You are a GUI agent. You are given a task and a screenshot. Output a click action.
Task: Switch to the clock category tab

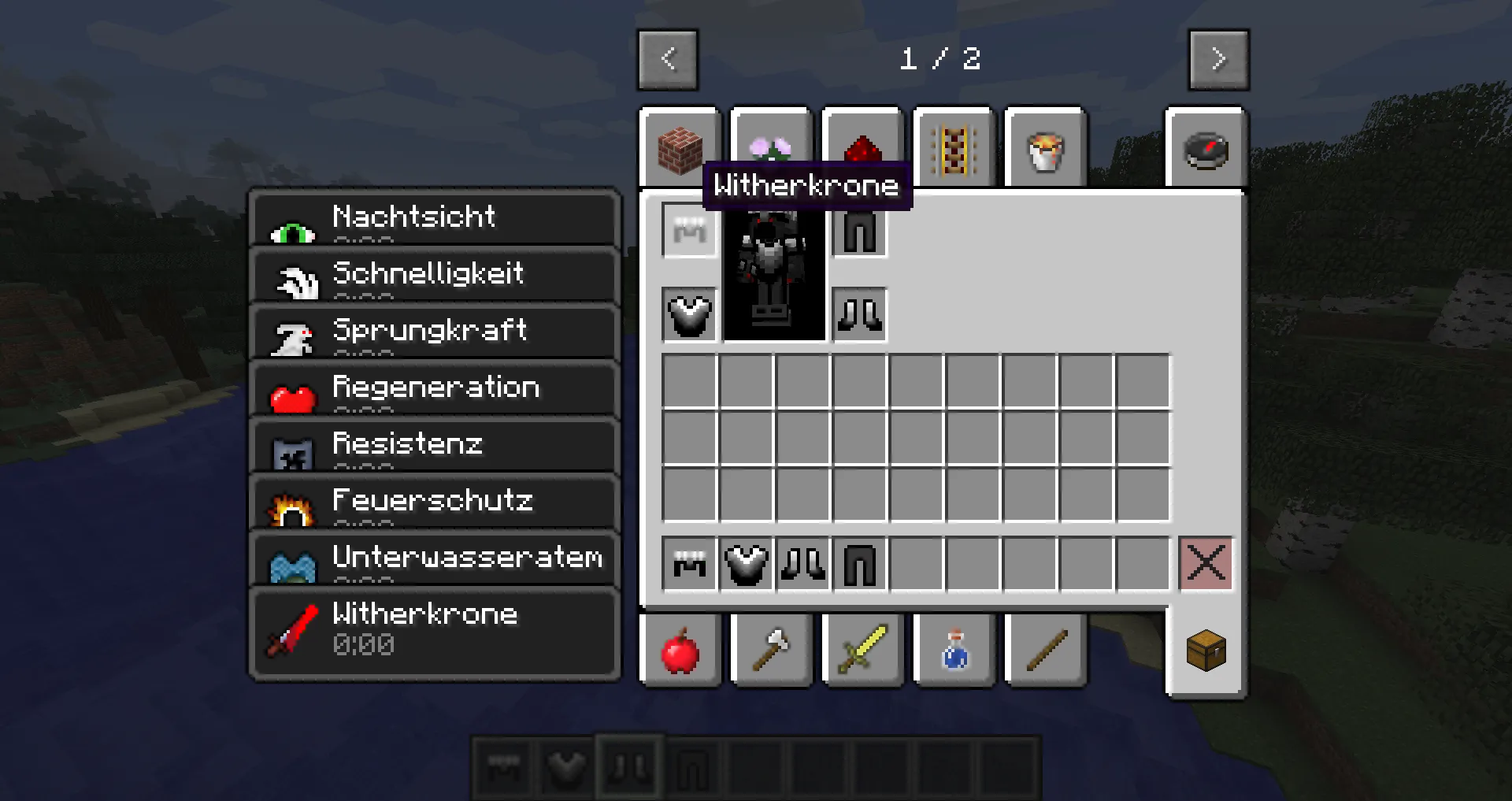1206,150
